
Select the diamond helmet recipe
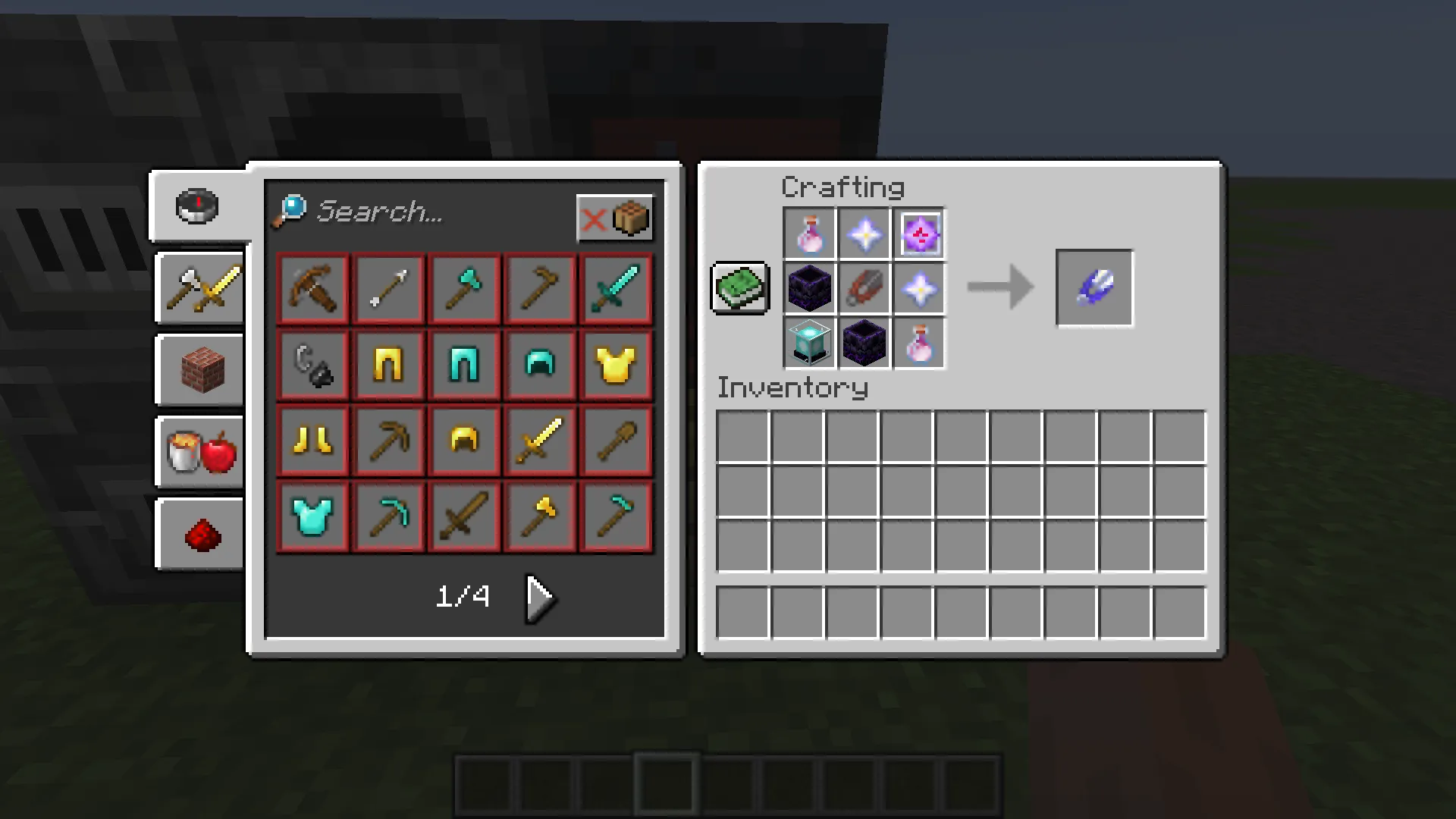(539, 365)
